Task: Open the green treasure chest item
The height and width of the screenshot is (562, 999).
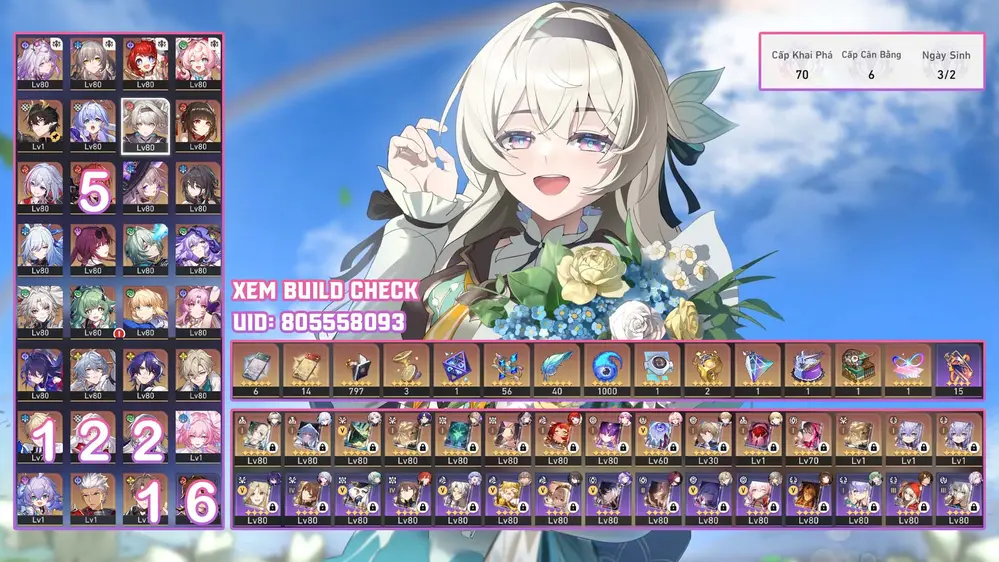Action: point(858,371)
